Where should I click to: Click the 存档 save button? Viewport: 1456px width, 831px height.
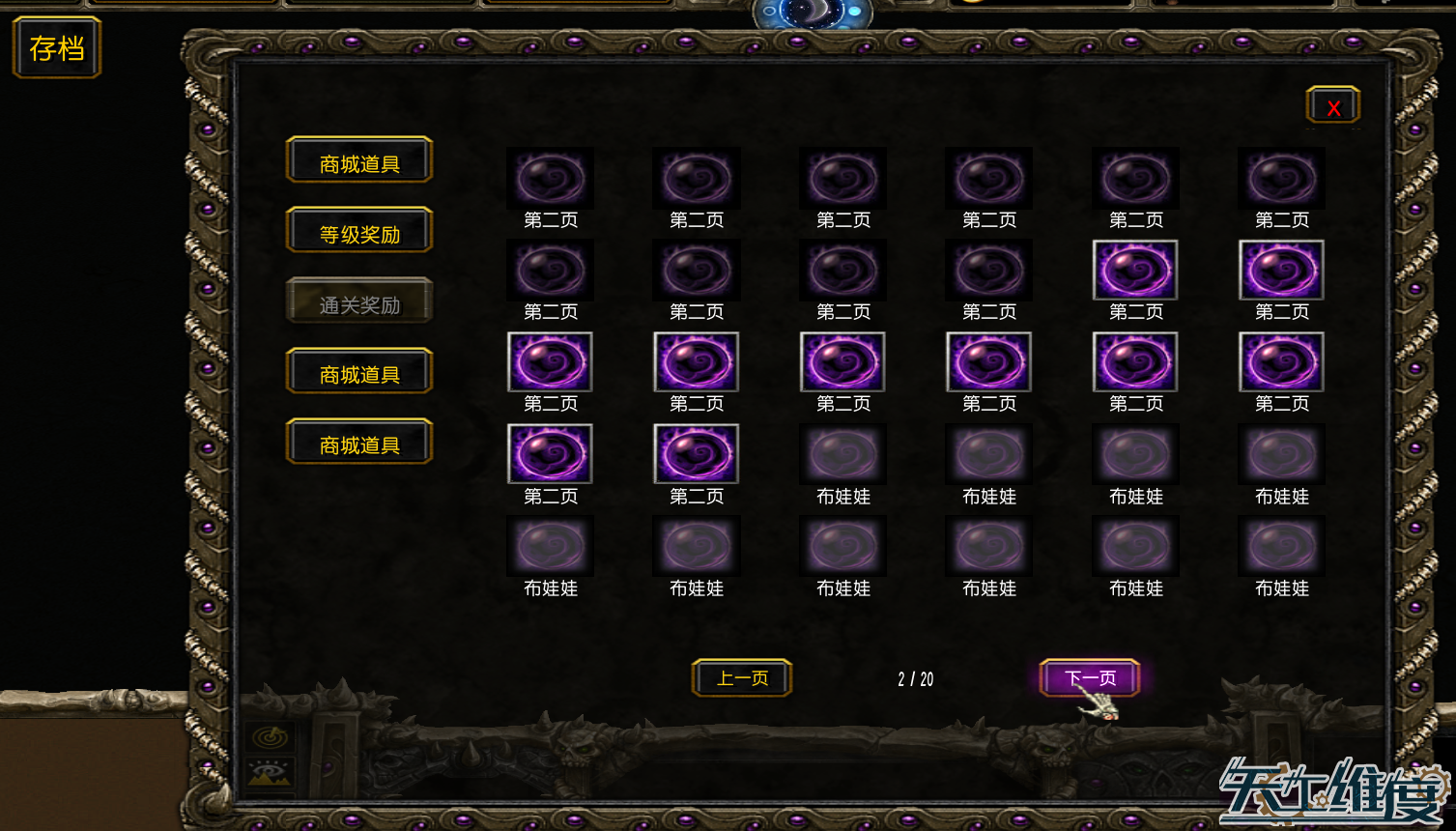click(55, 46)
